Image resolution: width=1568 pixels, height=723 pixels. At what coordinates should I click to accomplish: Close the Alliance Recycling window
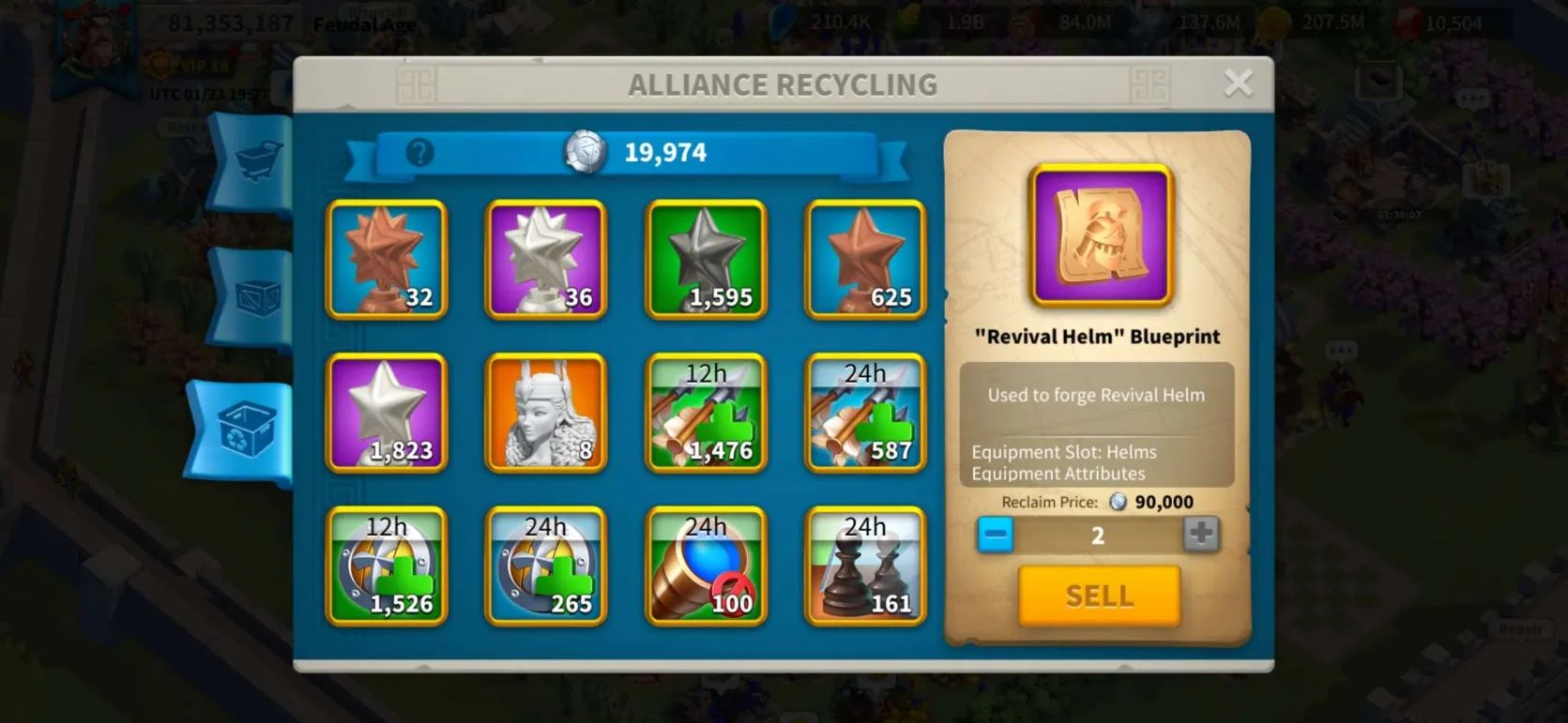tap(1238, 83)
